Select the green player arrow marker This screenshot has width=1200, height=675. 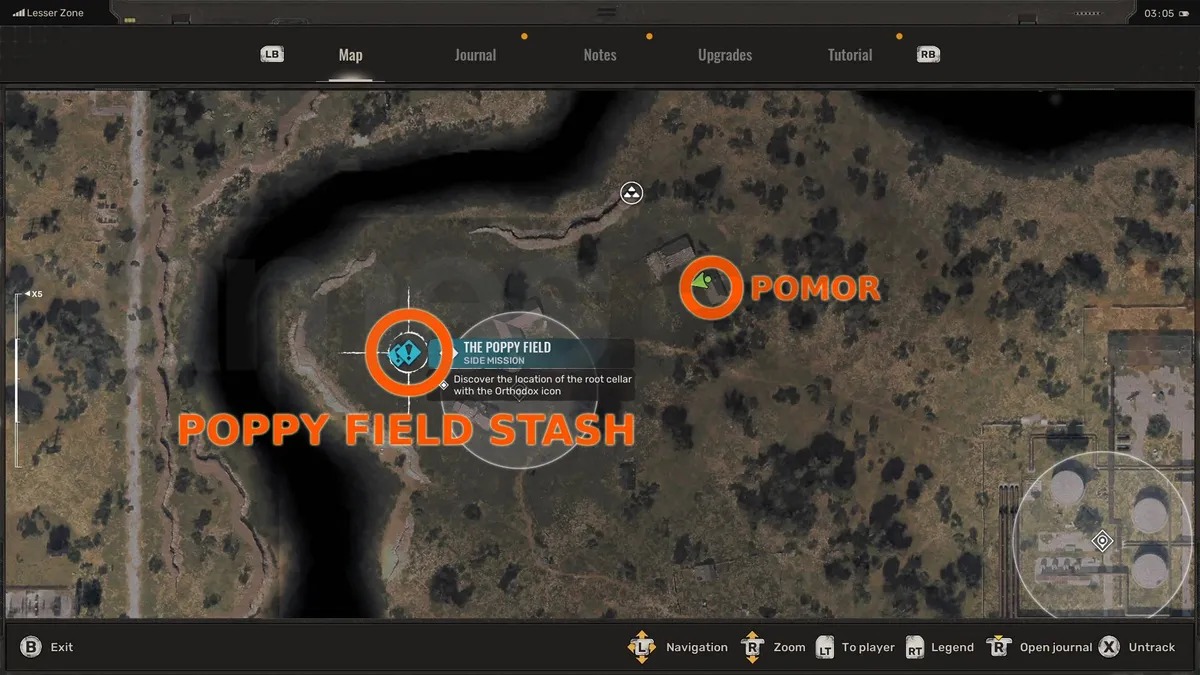(707, 283)
